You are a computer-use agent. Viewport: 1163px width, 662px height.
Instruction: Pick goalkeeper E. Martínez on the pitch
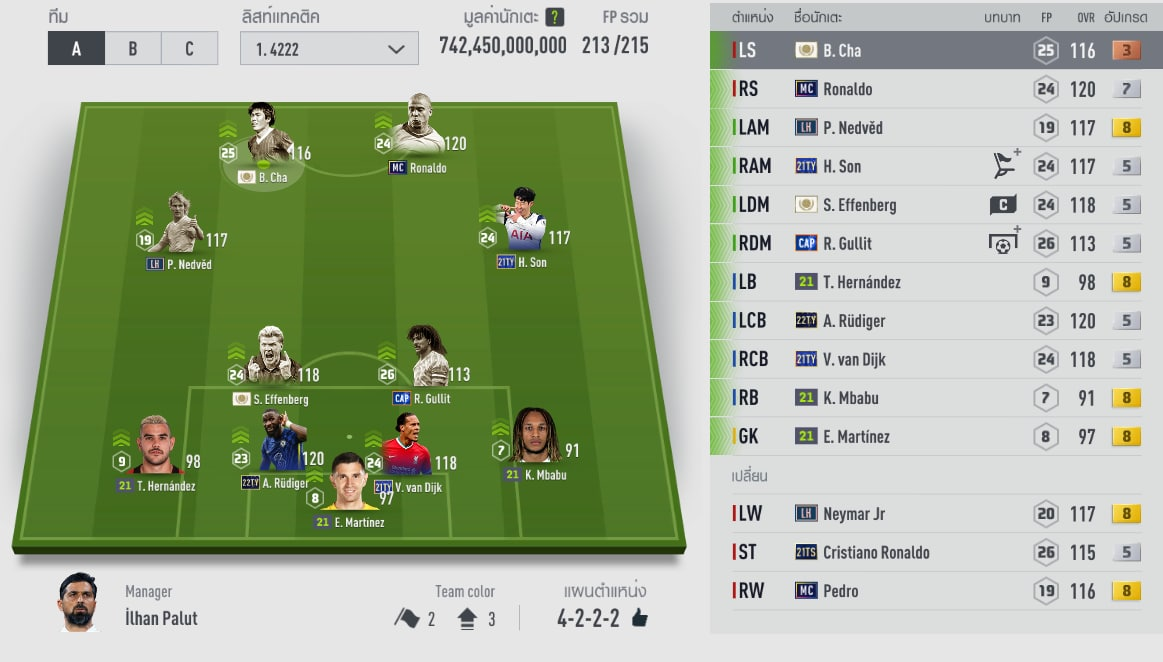click(x=348, y=485)
